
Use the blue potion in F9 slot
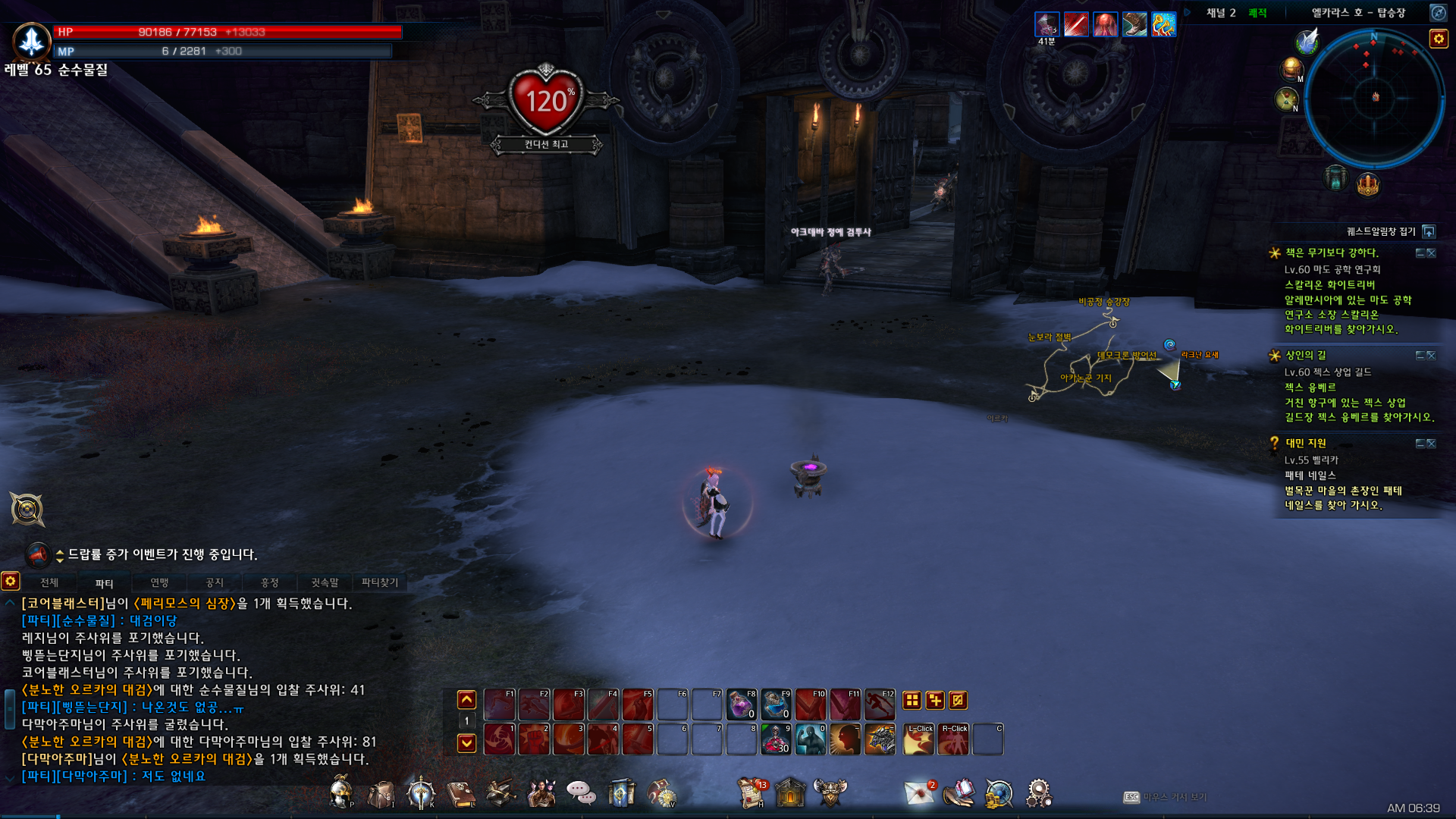click(776, 704)
